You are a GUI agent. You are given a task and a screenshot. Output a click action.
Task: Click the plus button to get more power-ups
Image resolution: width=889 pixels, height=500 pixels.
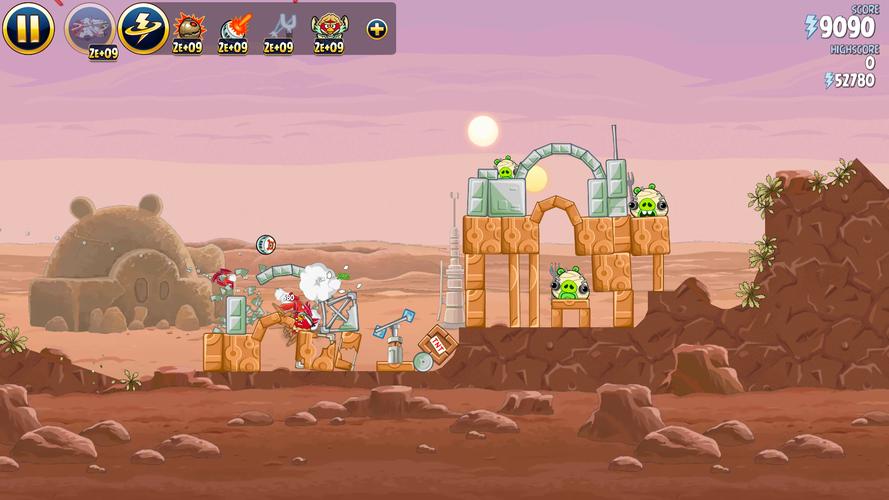[376, 29]
